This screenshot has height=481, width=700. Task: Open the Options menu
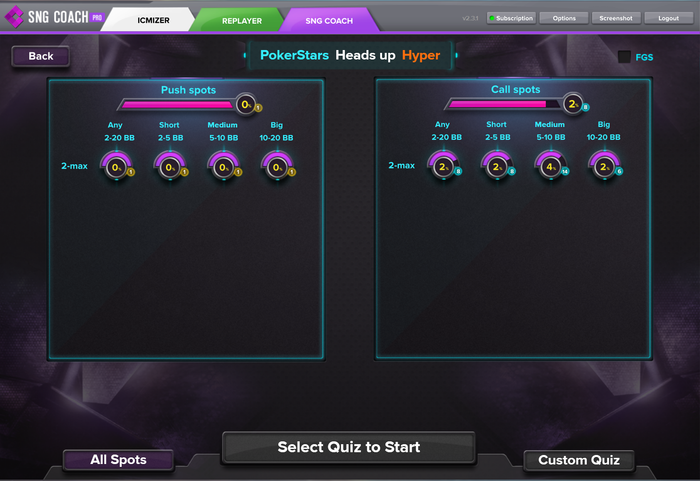tap(564, 18)
